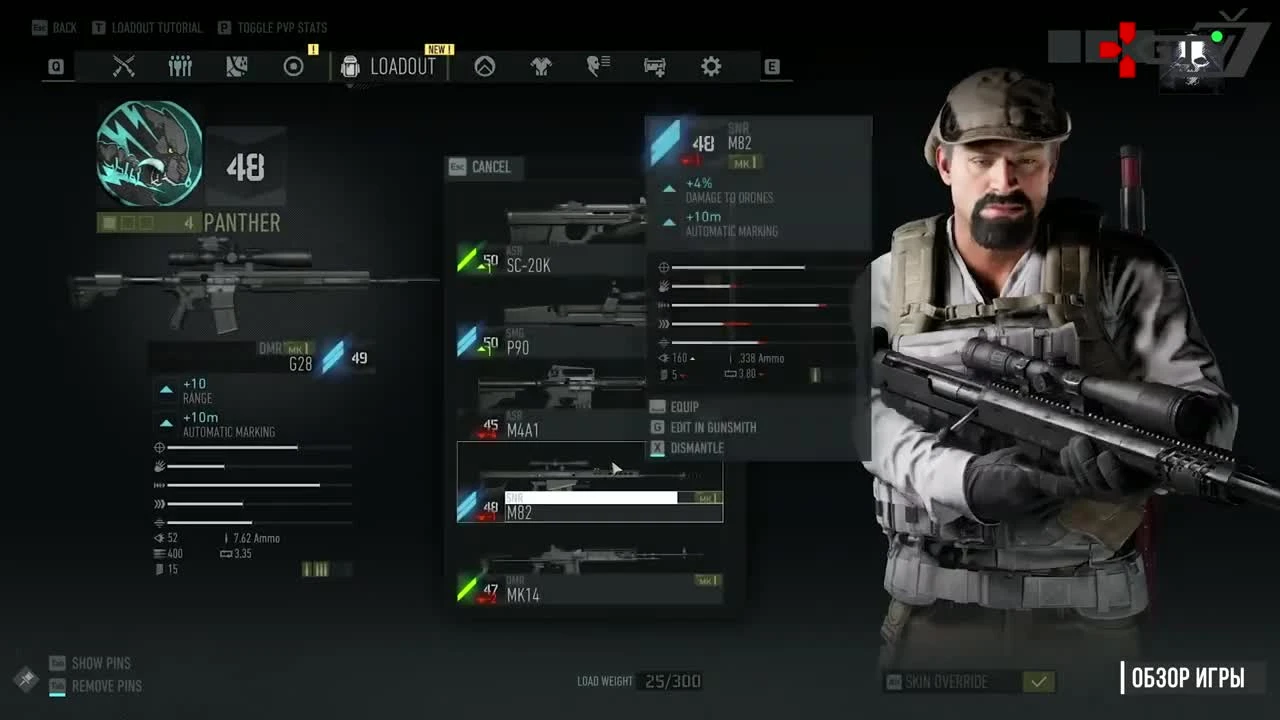Open the character face customization icon
This screenshot has height=720, width=1280.
597,66
